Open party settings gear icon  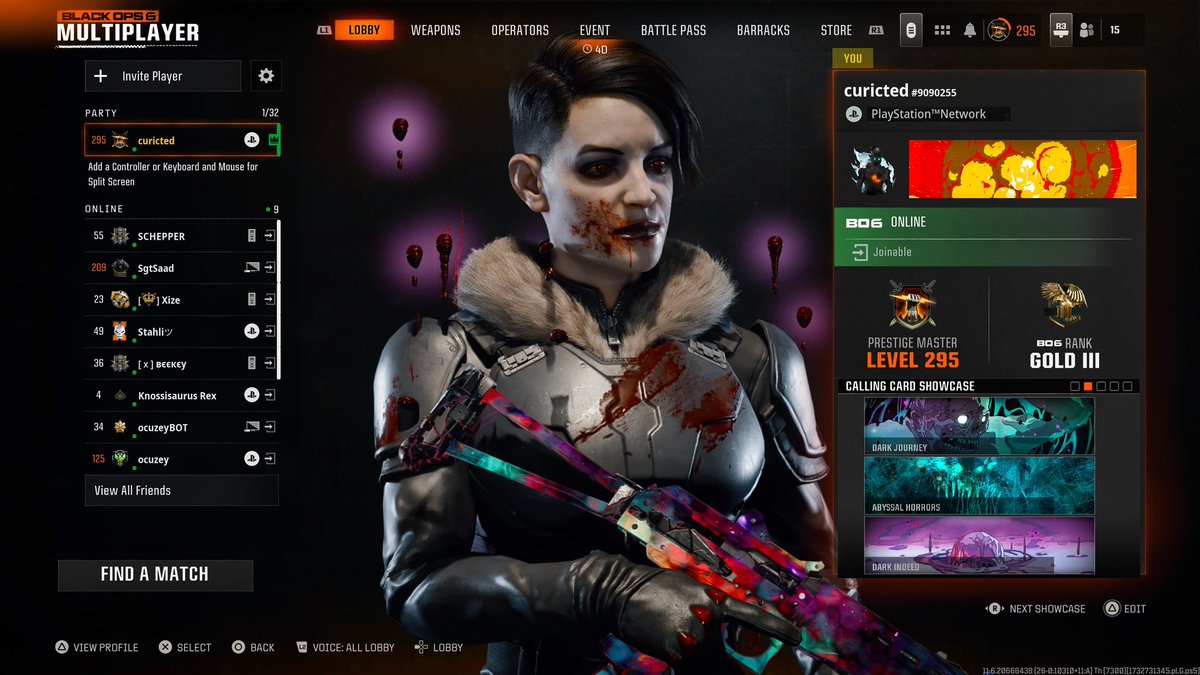click(266, 76)
